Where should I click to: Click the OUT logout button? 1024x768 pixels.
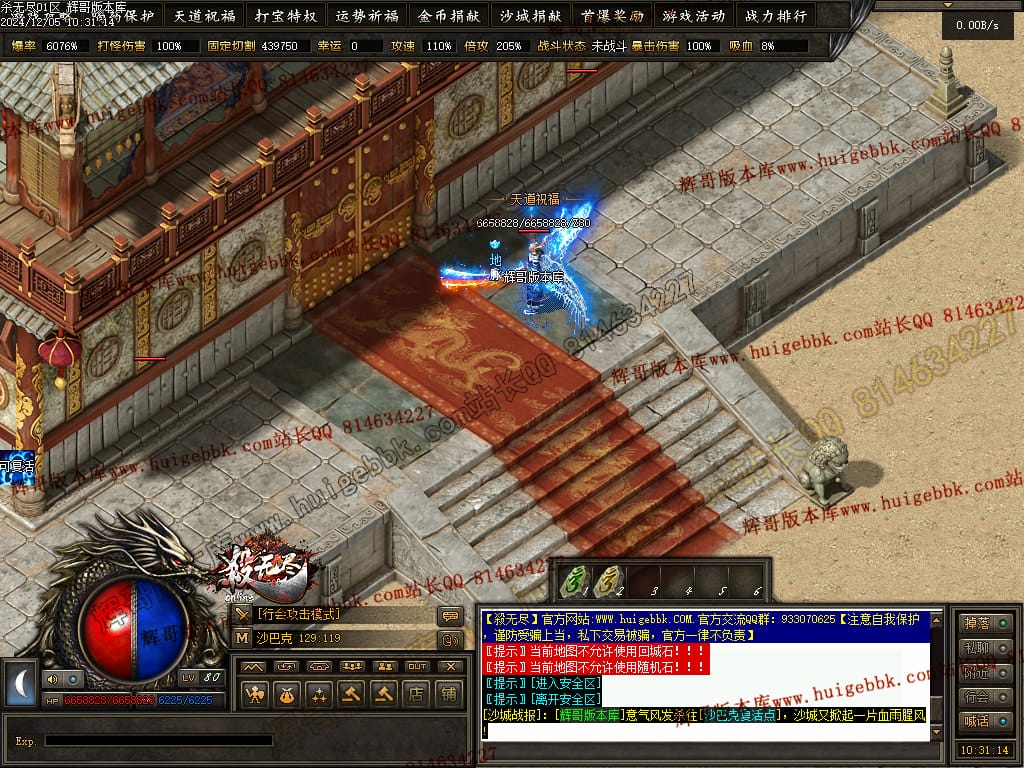(417, 666)
